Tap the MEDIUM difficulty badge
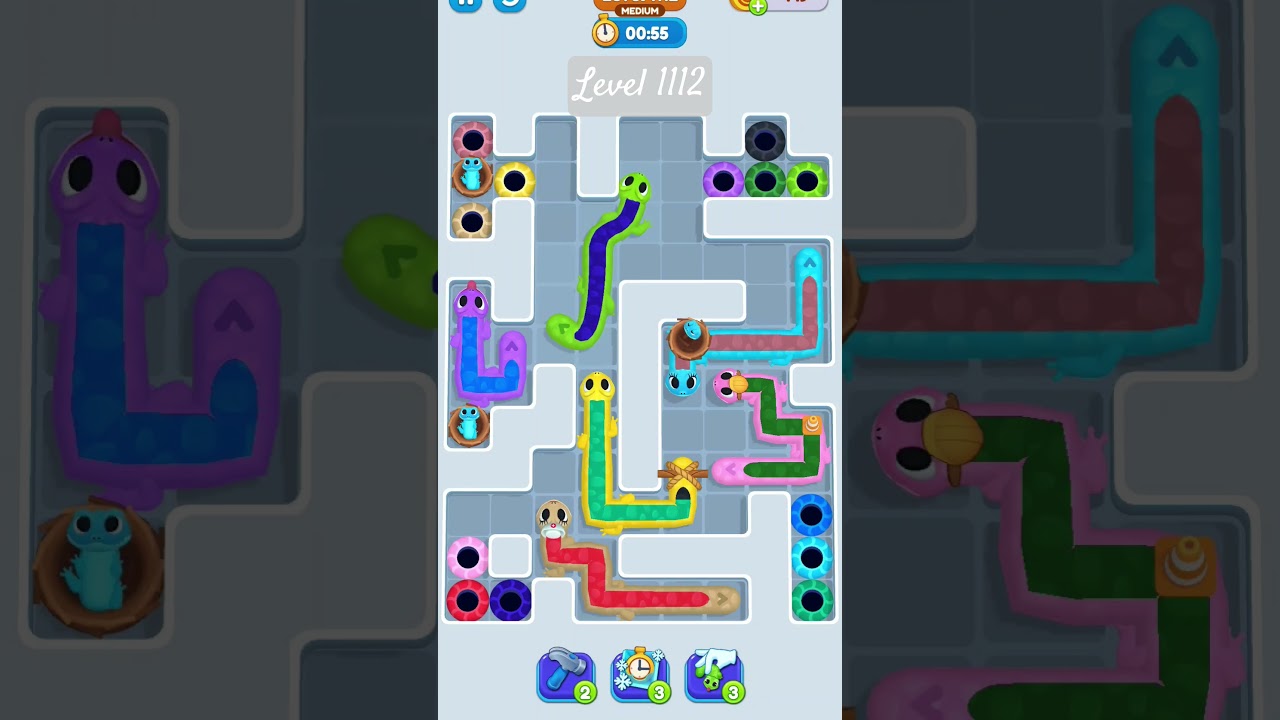Screen dimensions: 1280x720 pyautogui.click(x=639, y=8)
